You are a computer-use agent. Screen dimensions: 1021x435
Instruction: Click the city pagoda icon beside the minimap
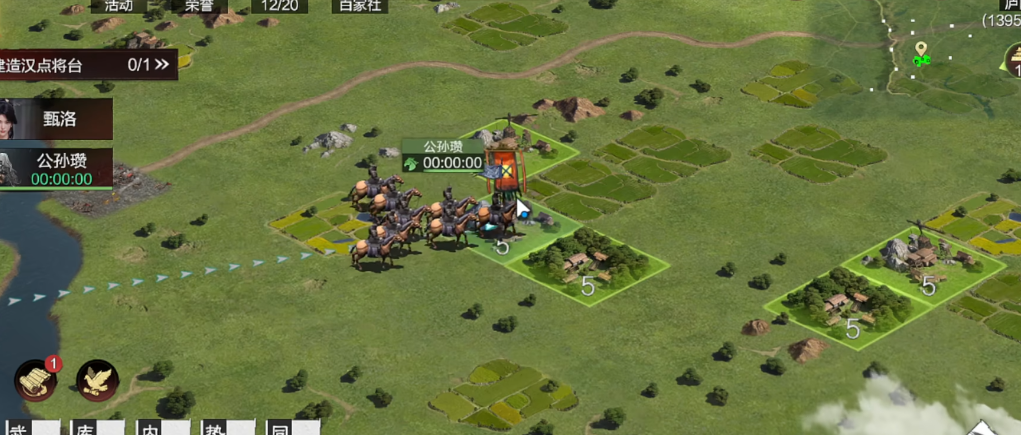click(x=1011, y=59)
